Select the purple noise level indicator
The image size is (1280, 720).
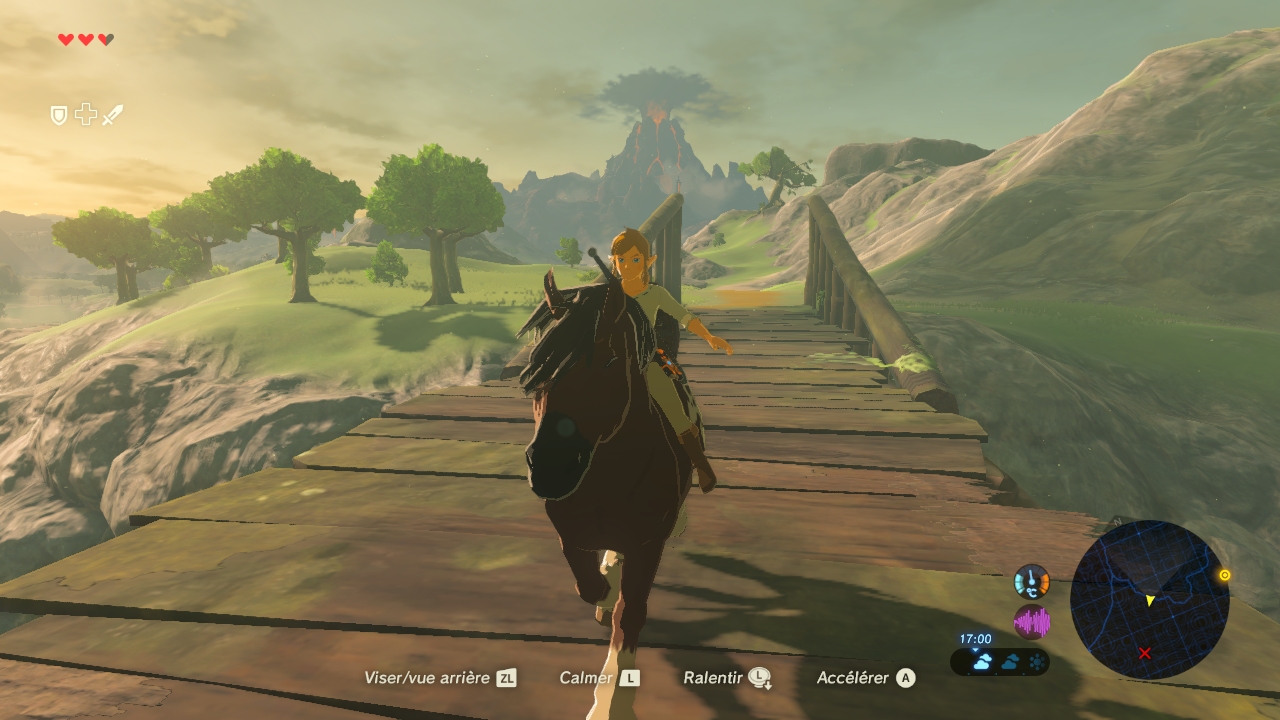click(1031, 622)
